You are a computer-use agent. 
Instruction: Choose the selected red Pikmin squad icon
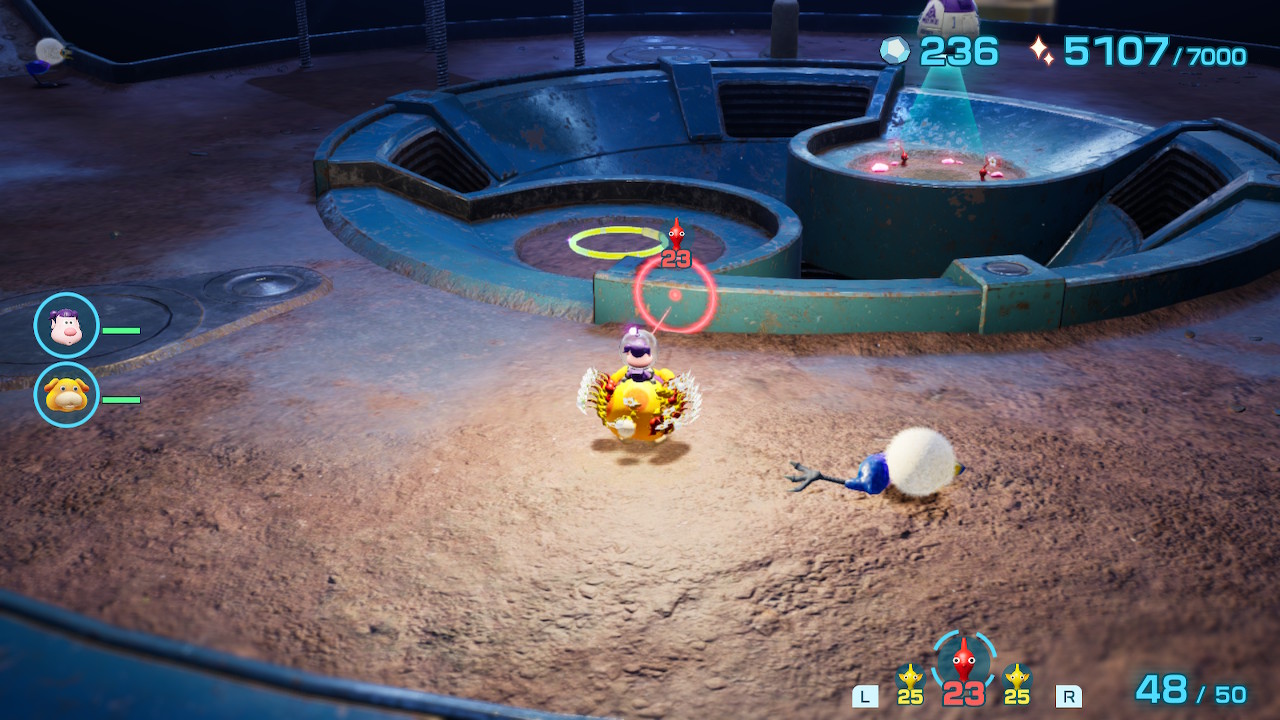(963, 662)
